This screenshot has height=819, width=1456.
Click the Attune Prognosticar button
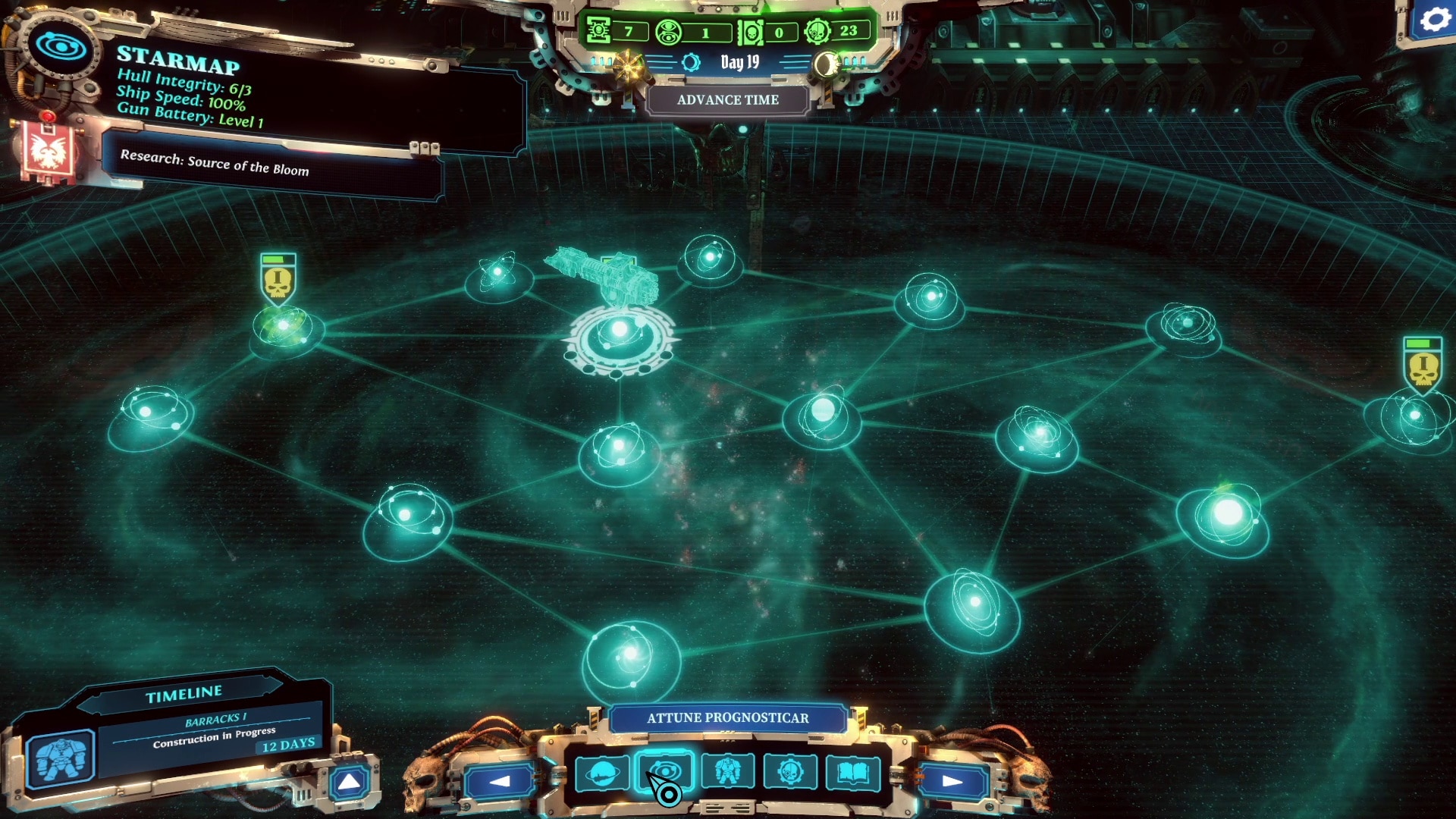coord(727,717)
